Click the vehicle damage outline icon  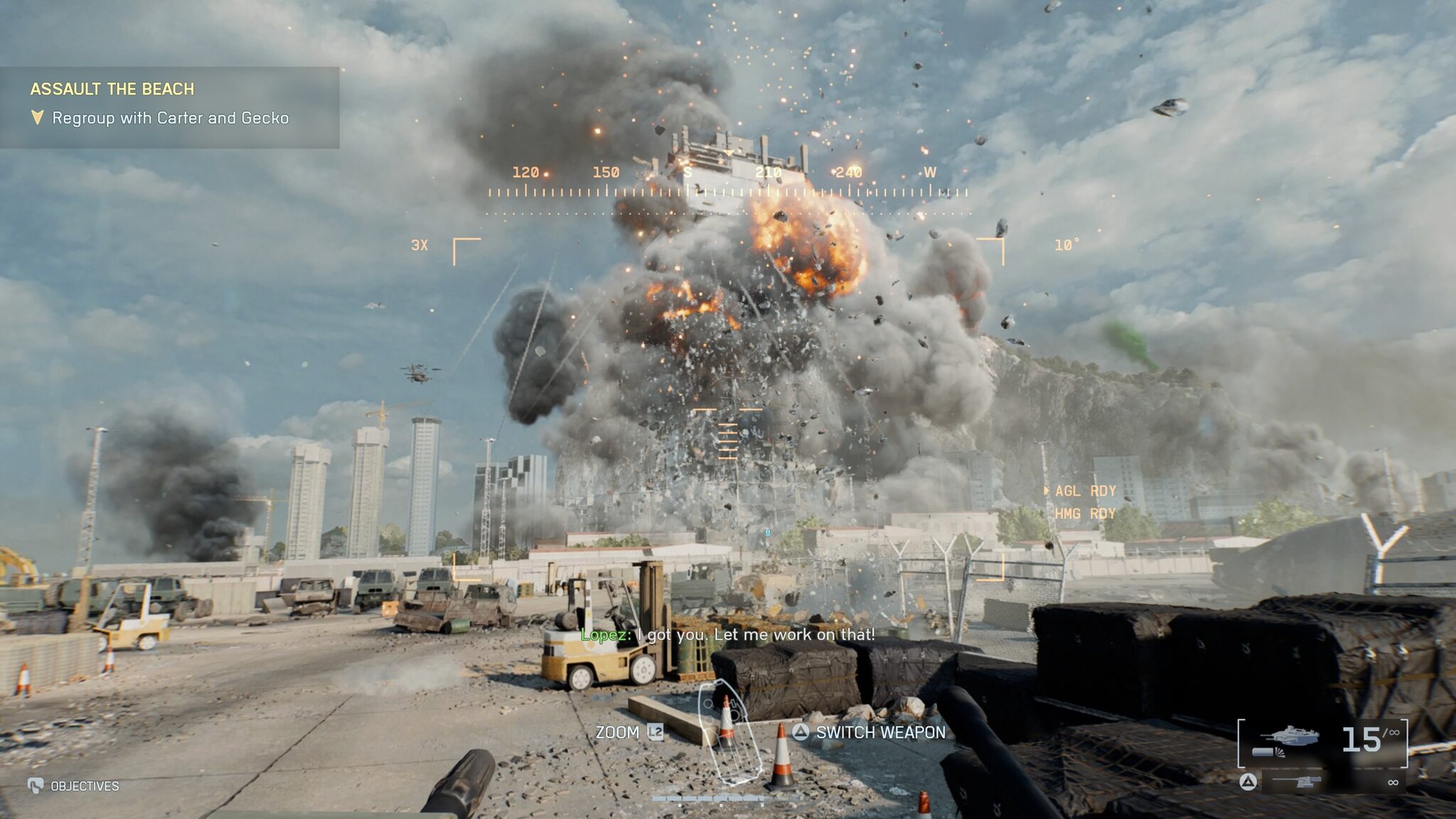(x=728, y=732)
